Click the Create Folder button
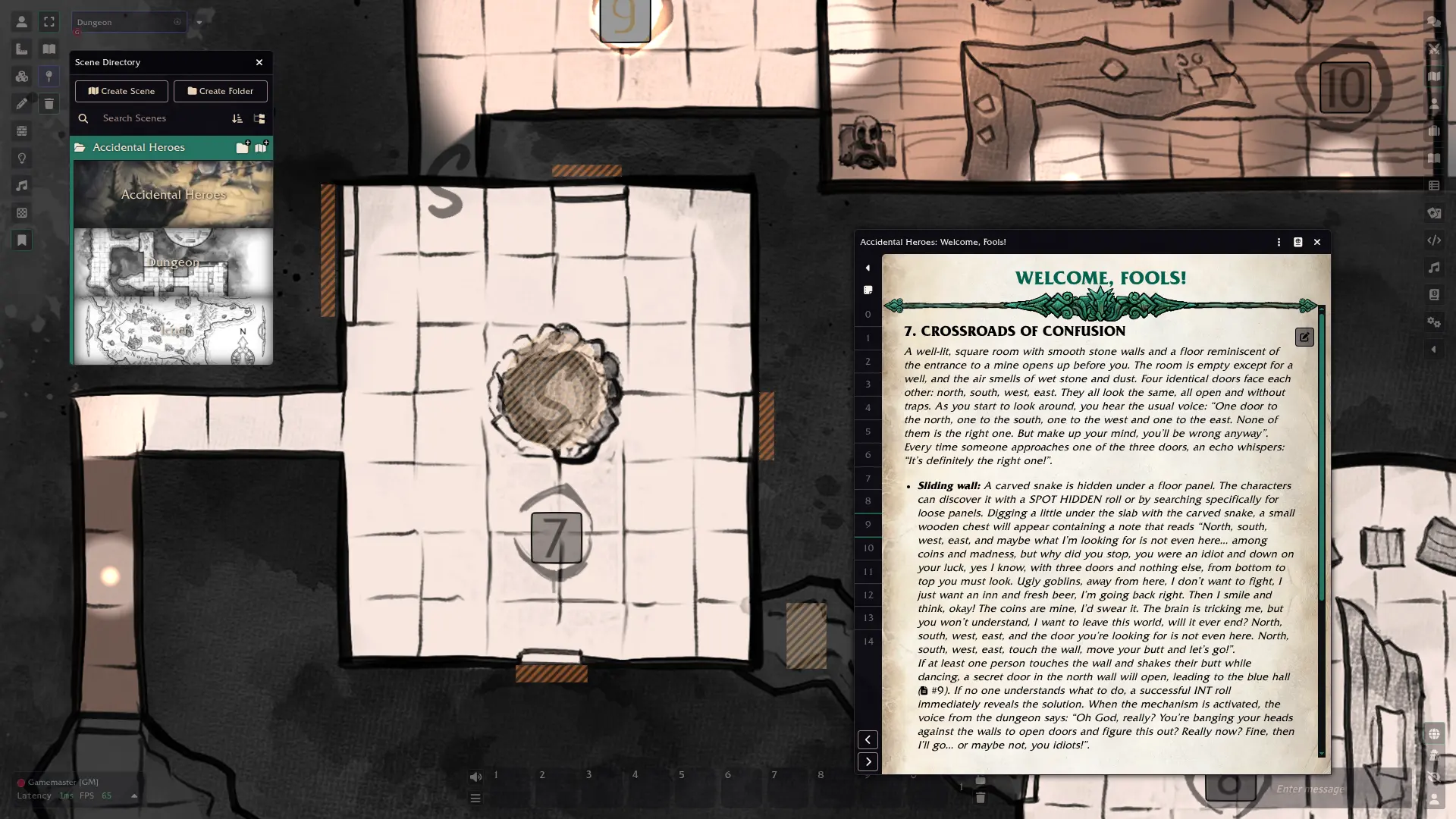Screen dimensions: 1456x819 (220, 91)
